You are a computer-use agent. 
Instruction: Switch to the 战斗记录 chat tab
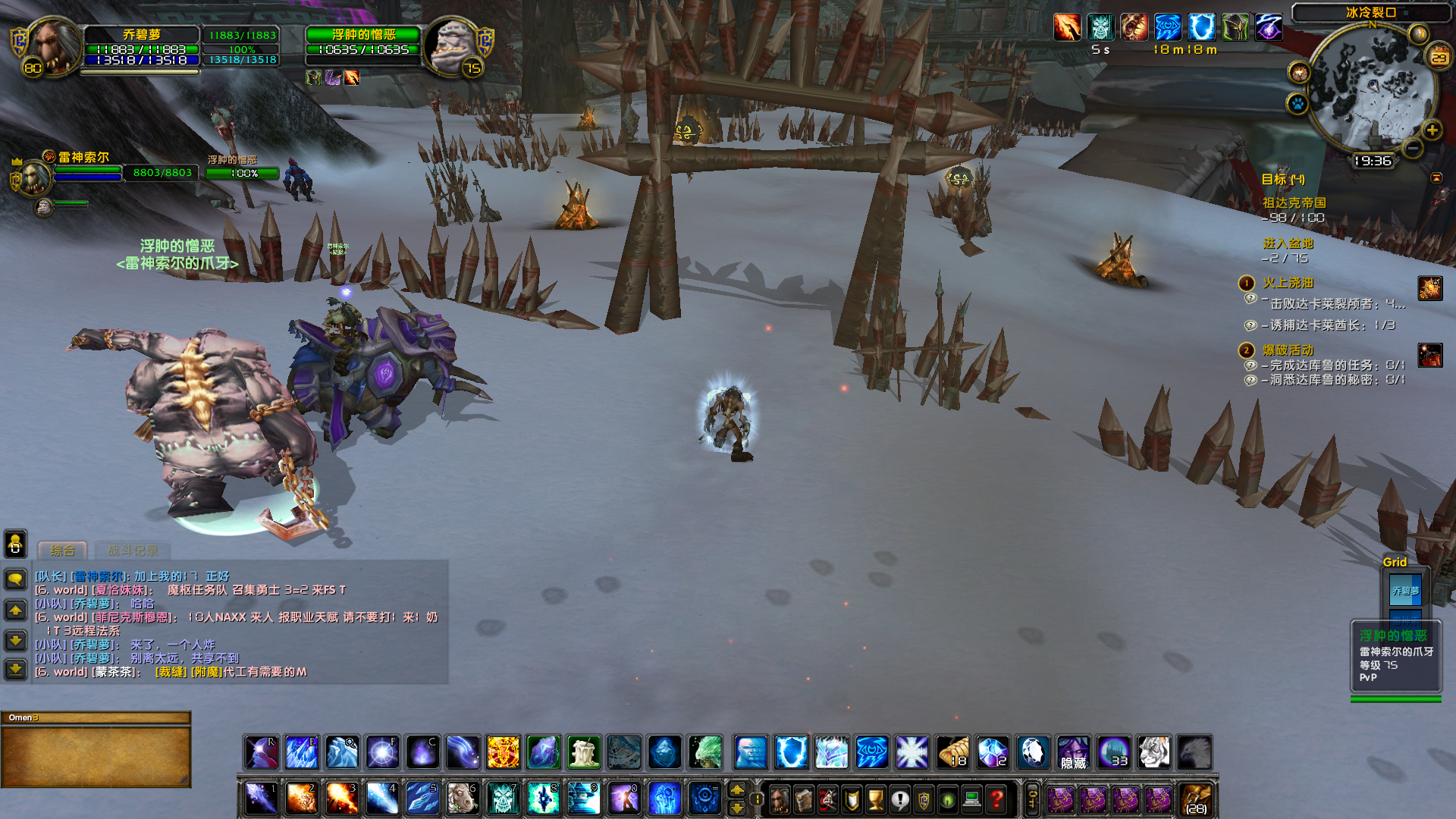tap(133, 551)
